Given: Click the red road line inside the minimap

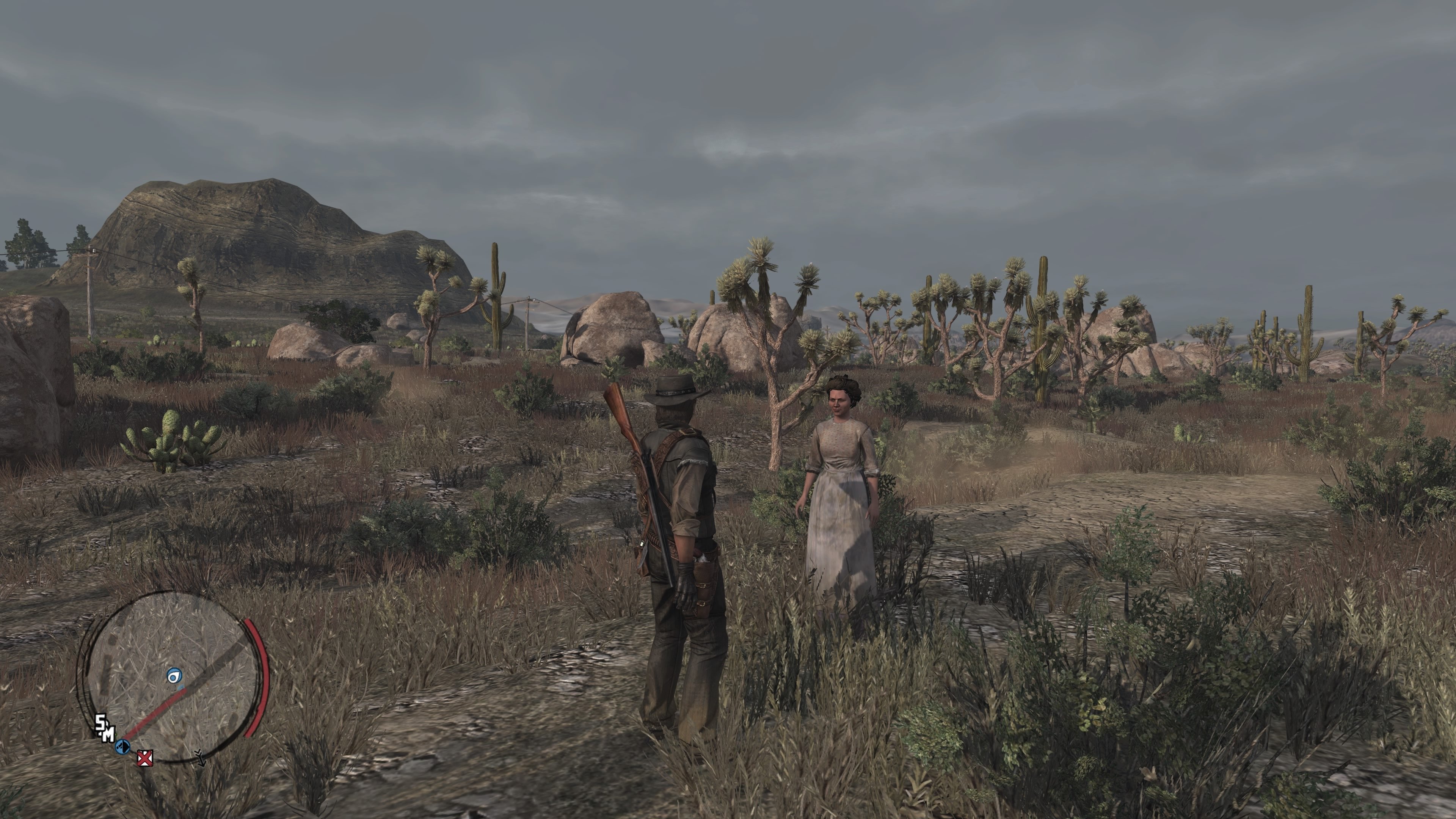Looking at the screenshot, I should [x=156, y=714].
